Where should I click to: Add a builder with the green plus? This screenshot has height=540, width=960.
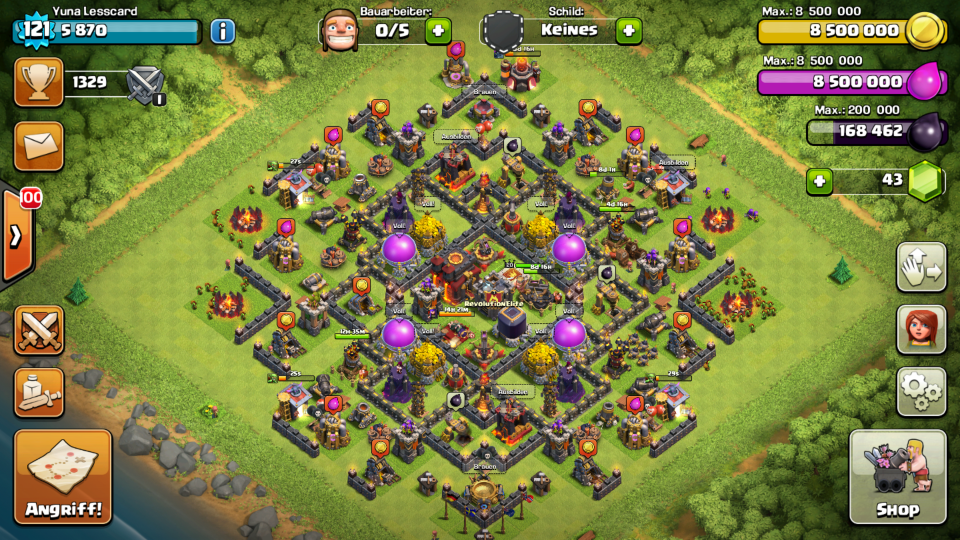coord(438,31)
